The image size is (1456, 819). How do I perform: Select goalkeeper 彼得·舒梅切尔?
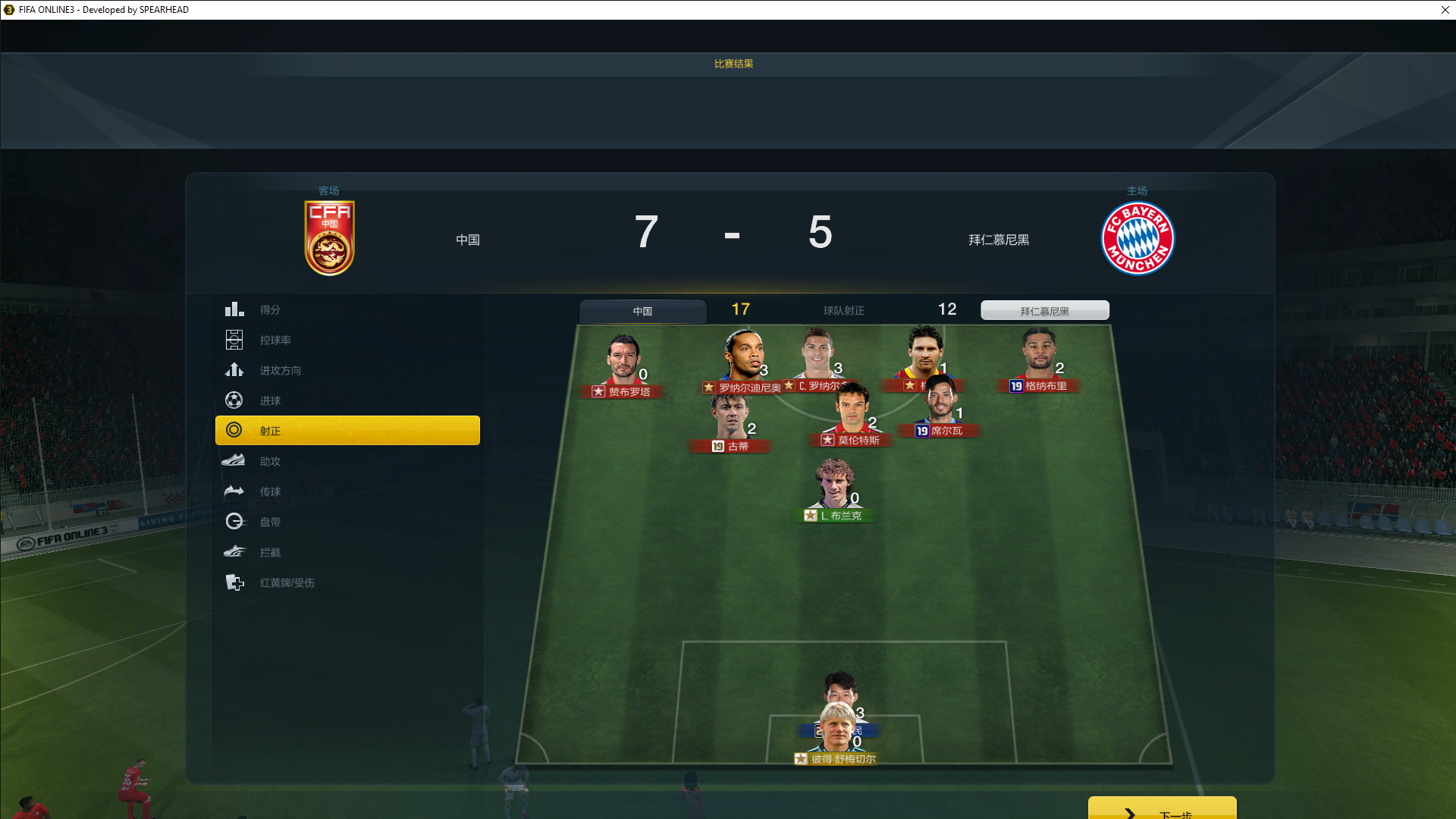836,730
